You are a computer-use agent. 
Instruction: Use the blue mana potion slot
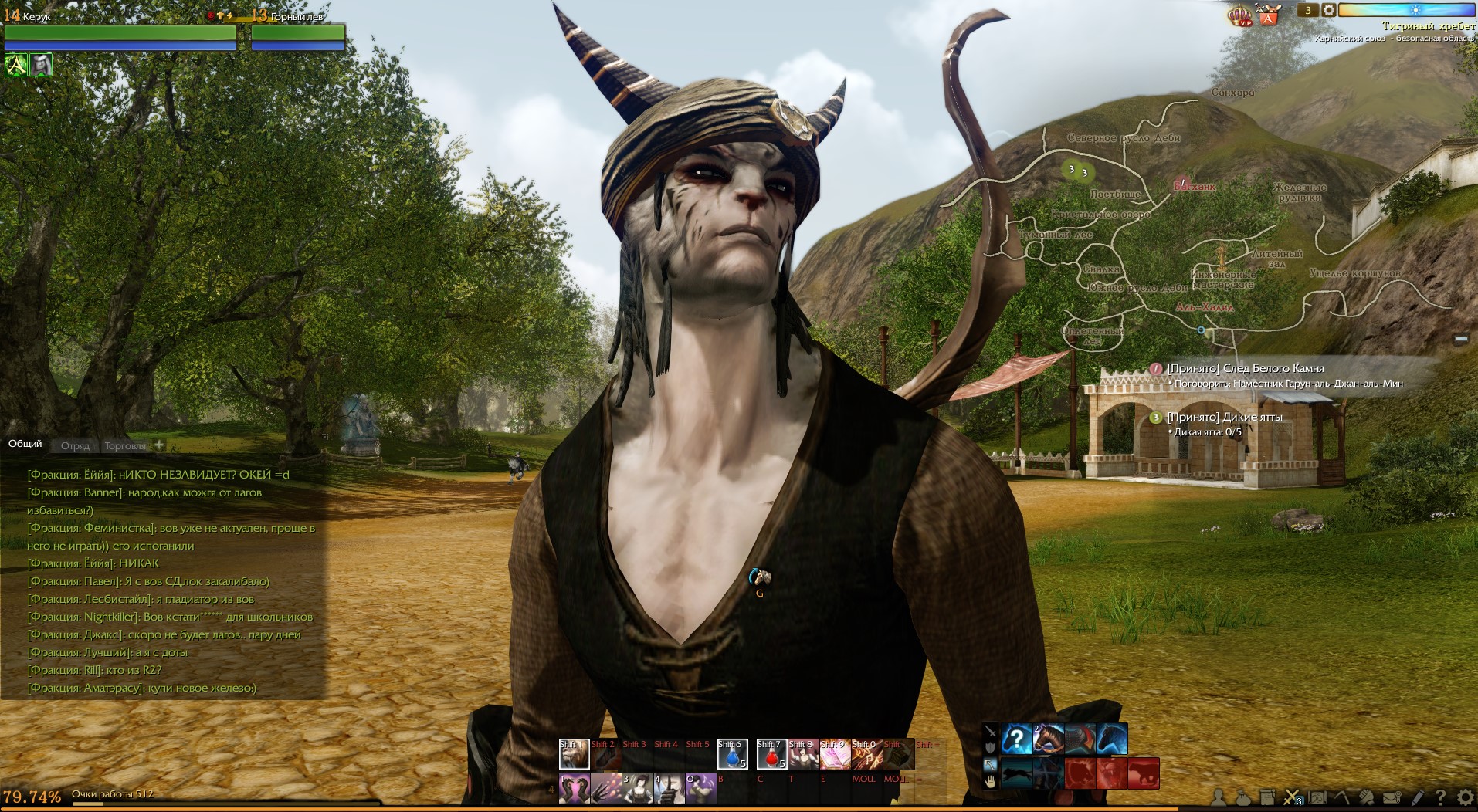click(732, 754)
